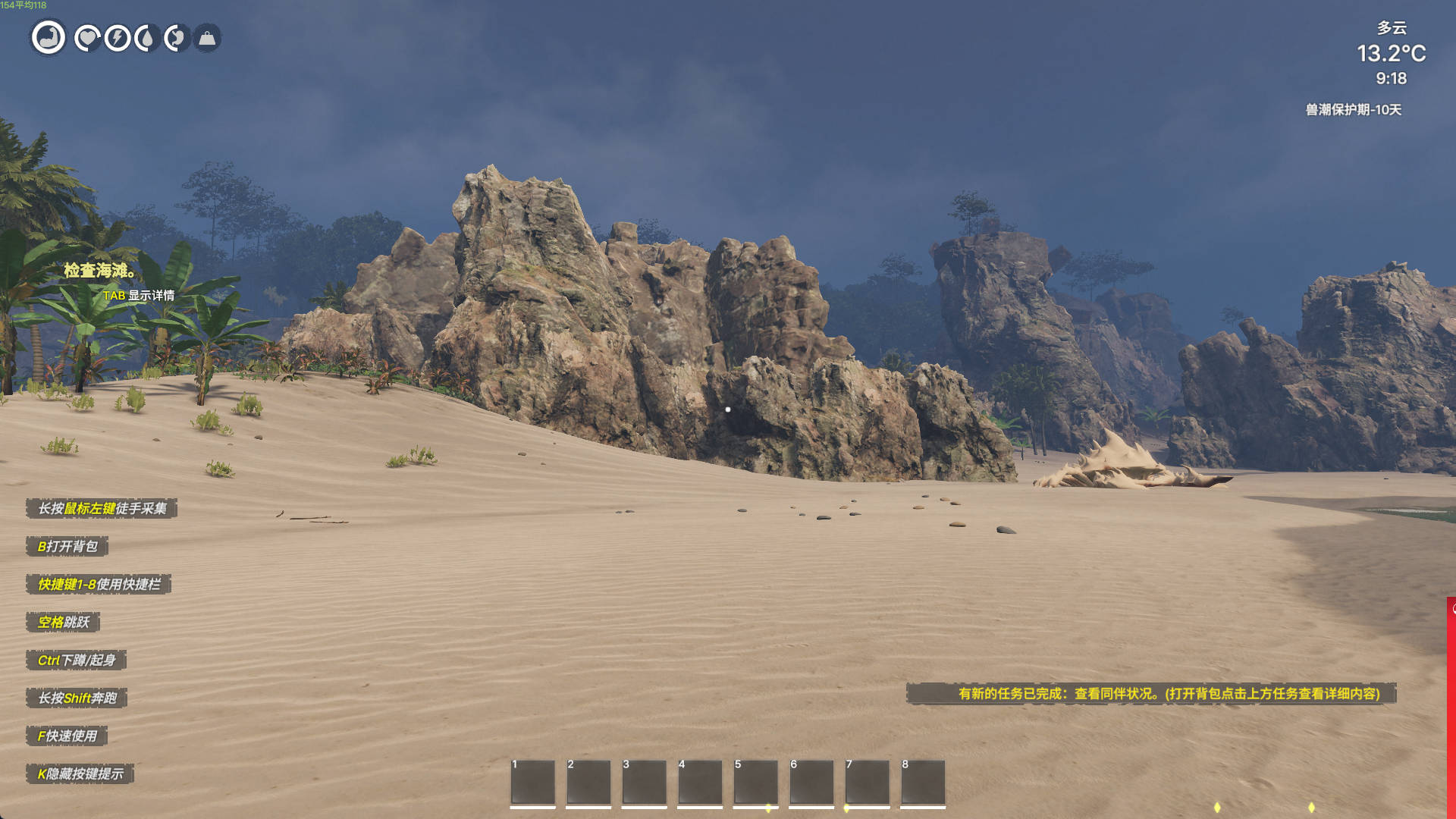Choose hotbar slot 8

[923, 782]
